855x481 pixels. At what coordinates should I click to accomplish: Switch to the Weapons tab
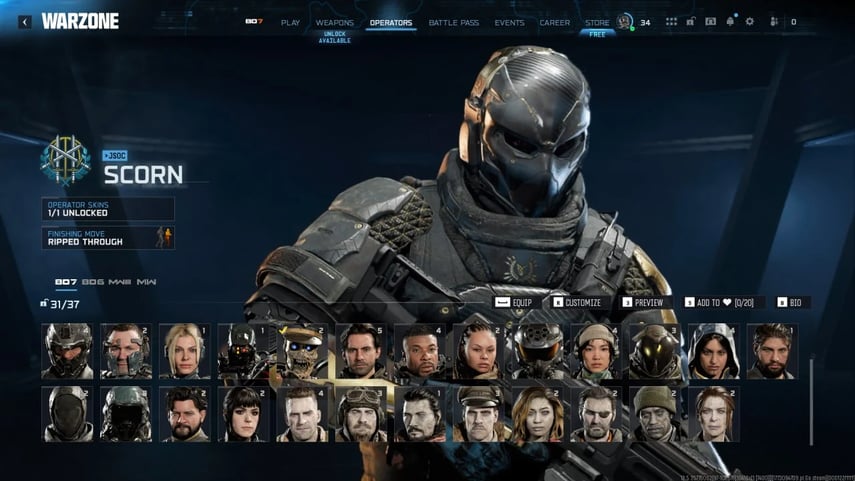click(x=334, y=22)
